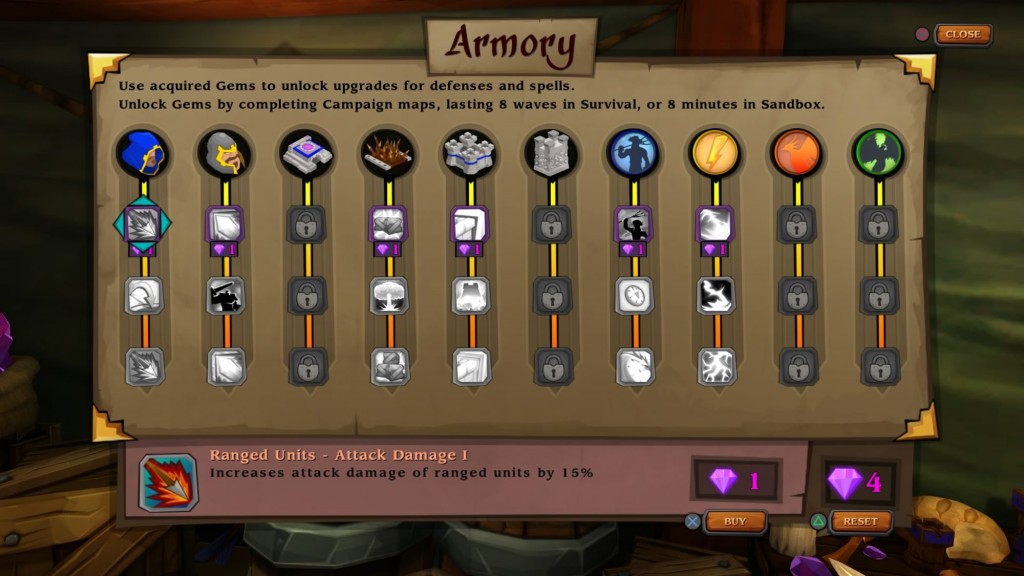
Task: Close the Armory screen
Action: pos(962,34)
